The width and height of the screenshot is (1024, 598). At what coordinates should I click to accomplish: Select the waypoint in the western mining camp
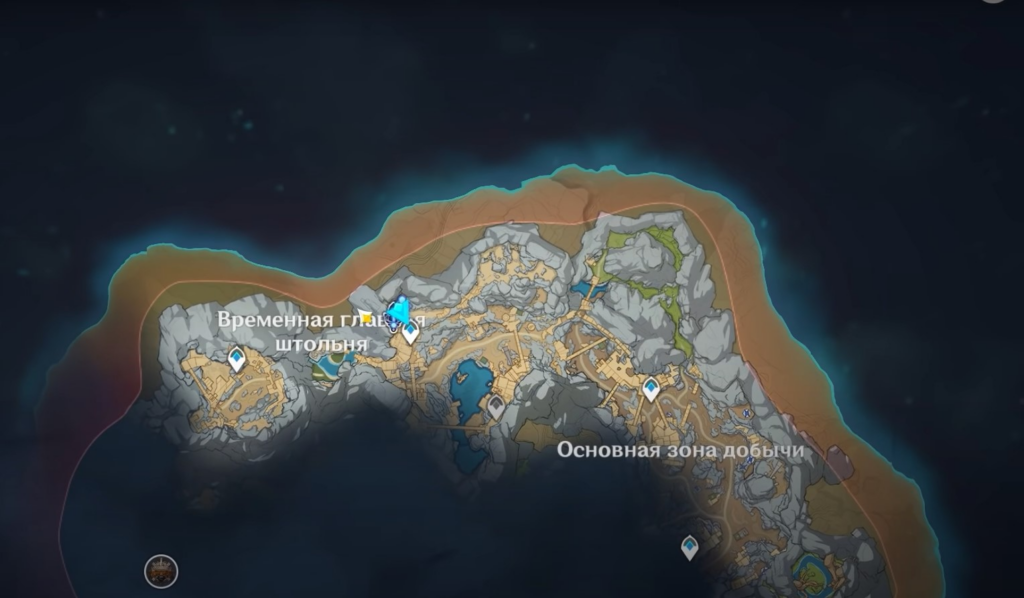click(237, 358)
